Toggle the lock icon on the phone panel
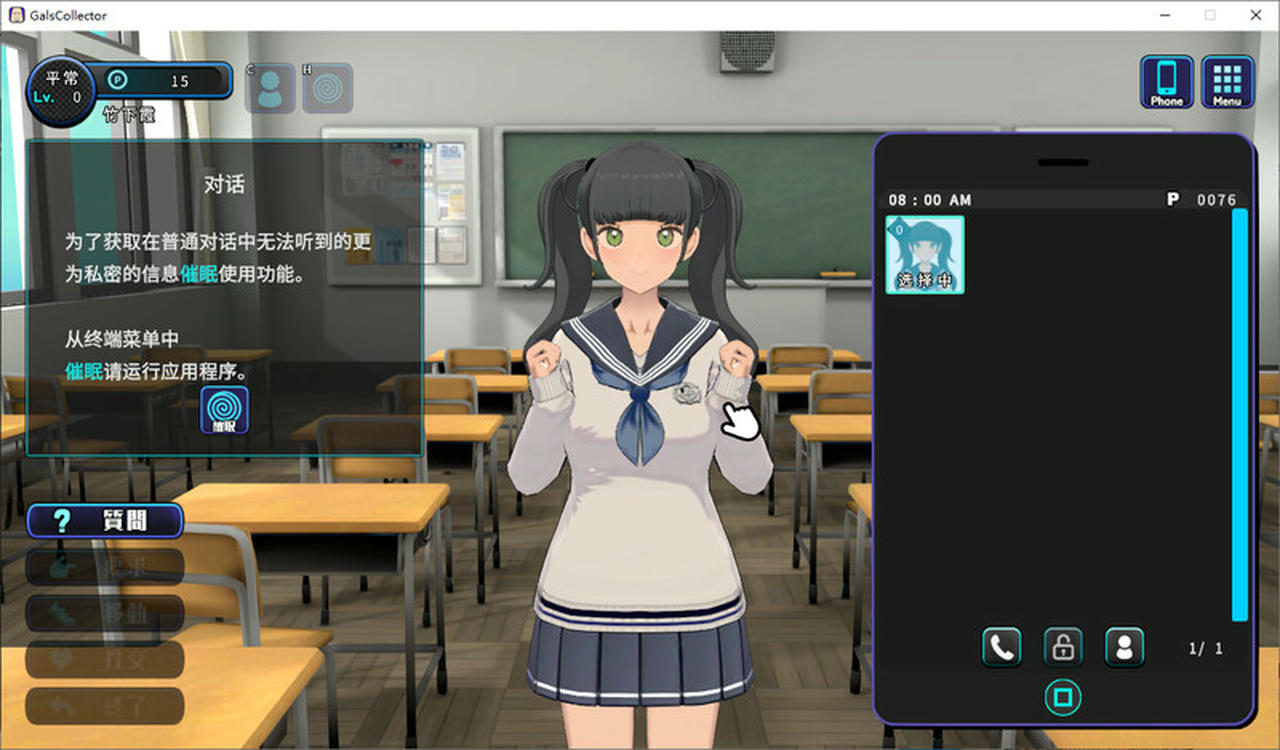Viewport: 1280px width, 750px height. pyautogui.click(x=1063, y=647)
